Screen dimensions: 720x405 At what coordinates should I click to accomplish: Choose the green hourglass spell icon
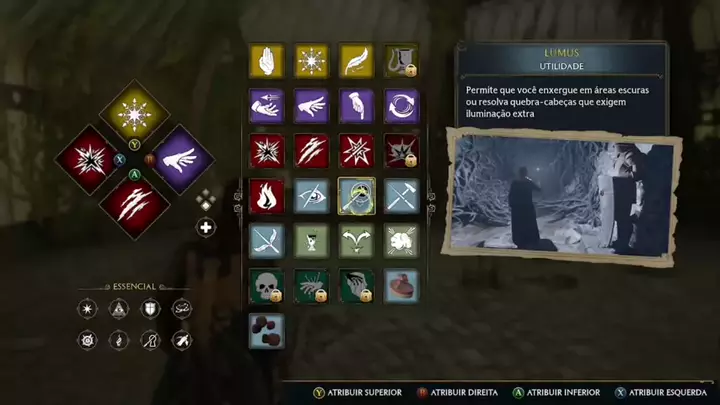point(311,241)
